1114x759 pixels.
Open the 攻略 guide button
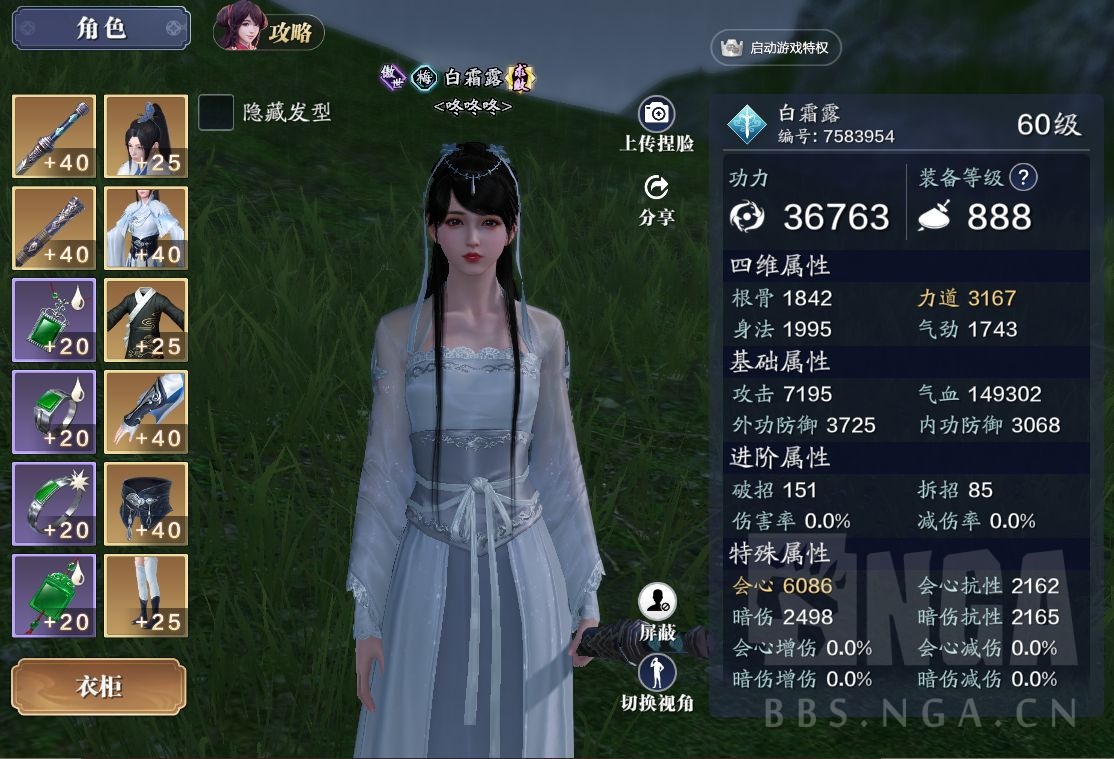point(269,31)
